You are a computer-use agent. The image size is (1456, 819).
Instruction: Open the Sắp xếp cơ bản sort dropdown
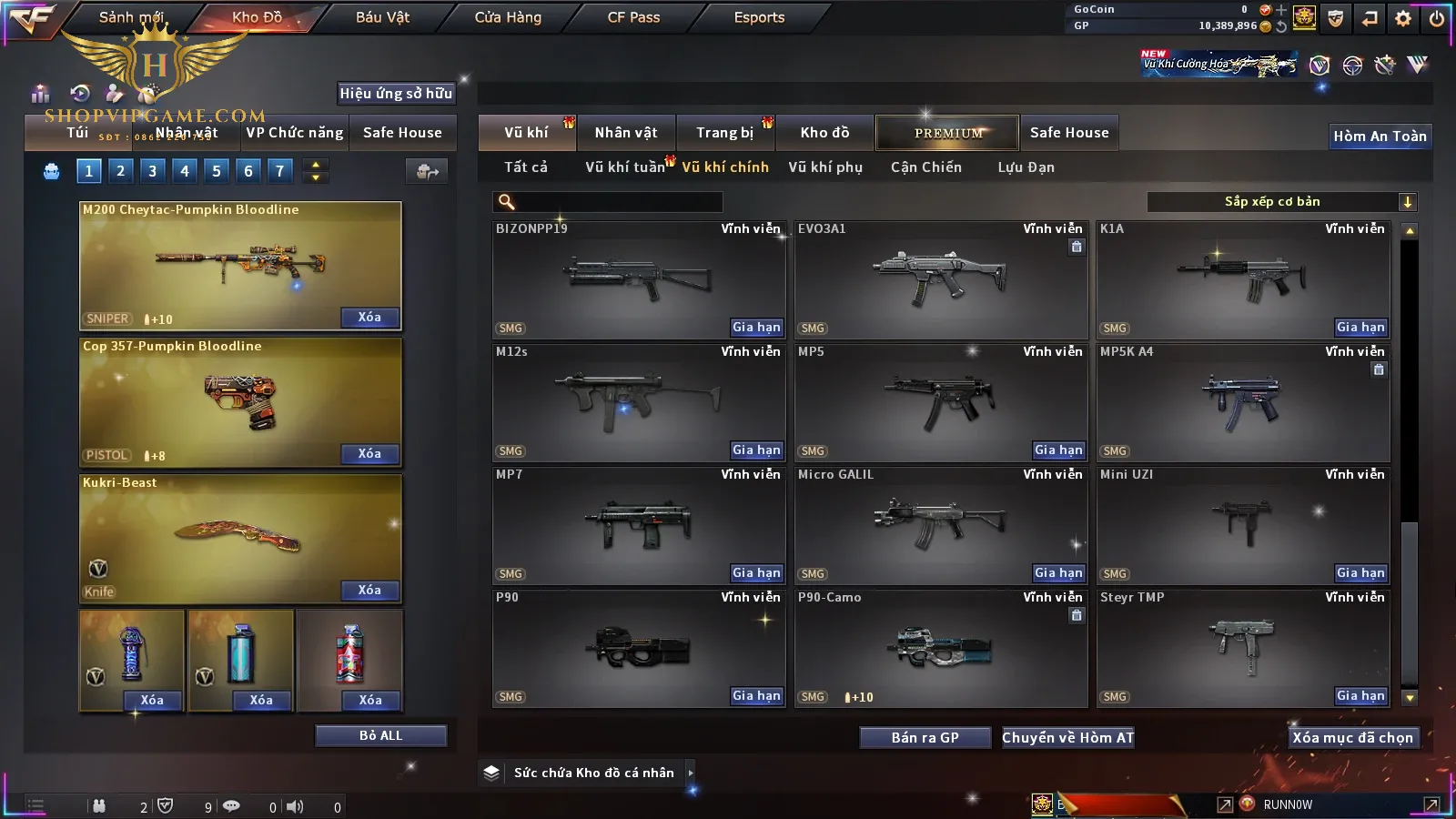(x=1281, y=202)
